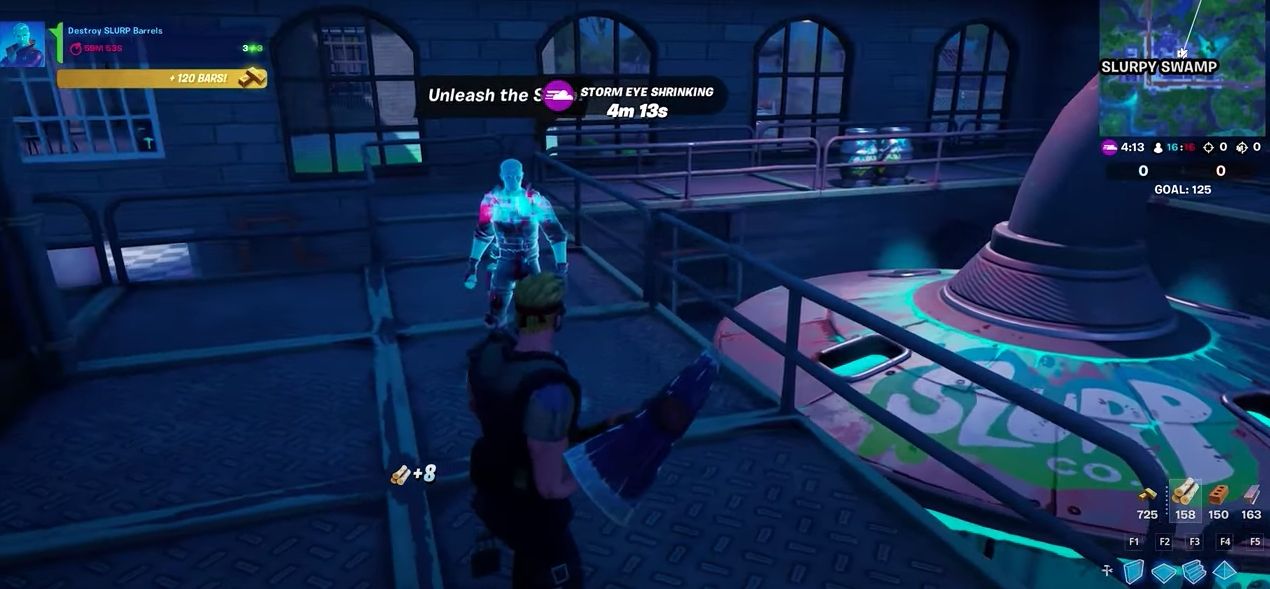Click the gold bars currency icon
The height and width of the screenshot is (589, 1270).
pos(1148,494)
